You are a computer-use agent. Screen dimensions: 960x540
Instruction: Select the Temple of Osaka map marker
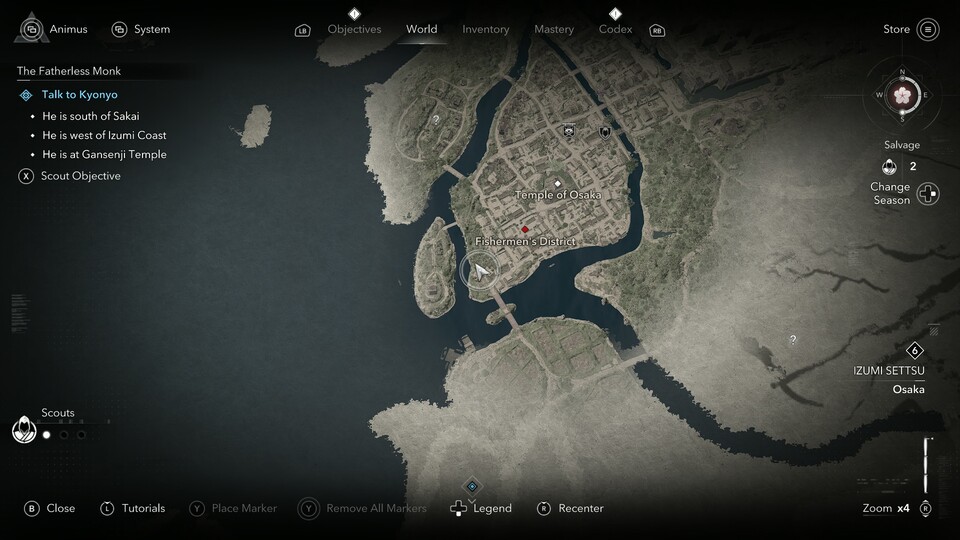pyautogui.click(x=558, y=184)
